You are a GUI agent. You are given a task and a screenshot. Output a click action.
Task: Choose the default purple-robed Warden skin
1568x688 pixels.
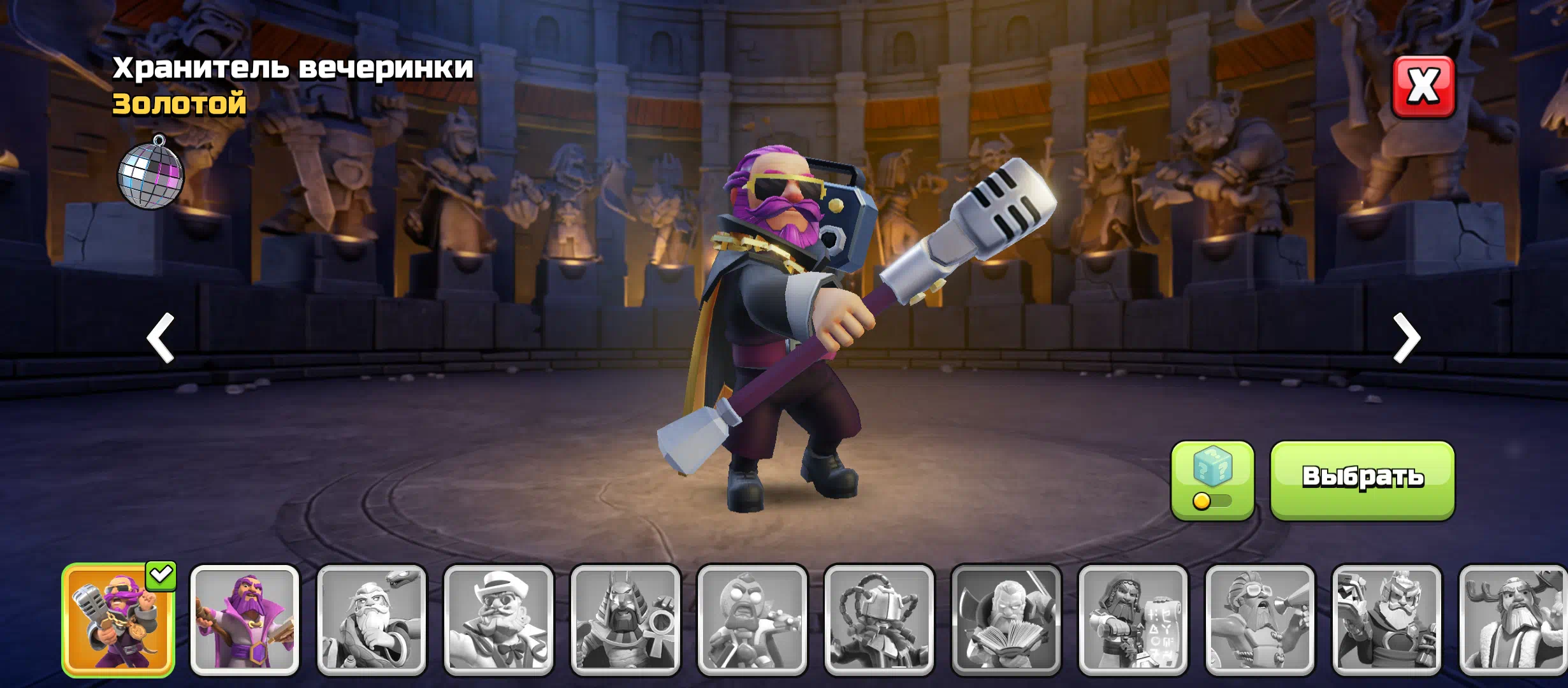tap(245, 620)
